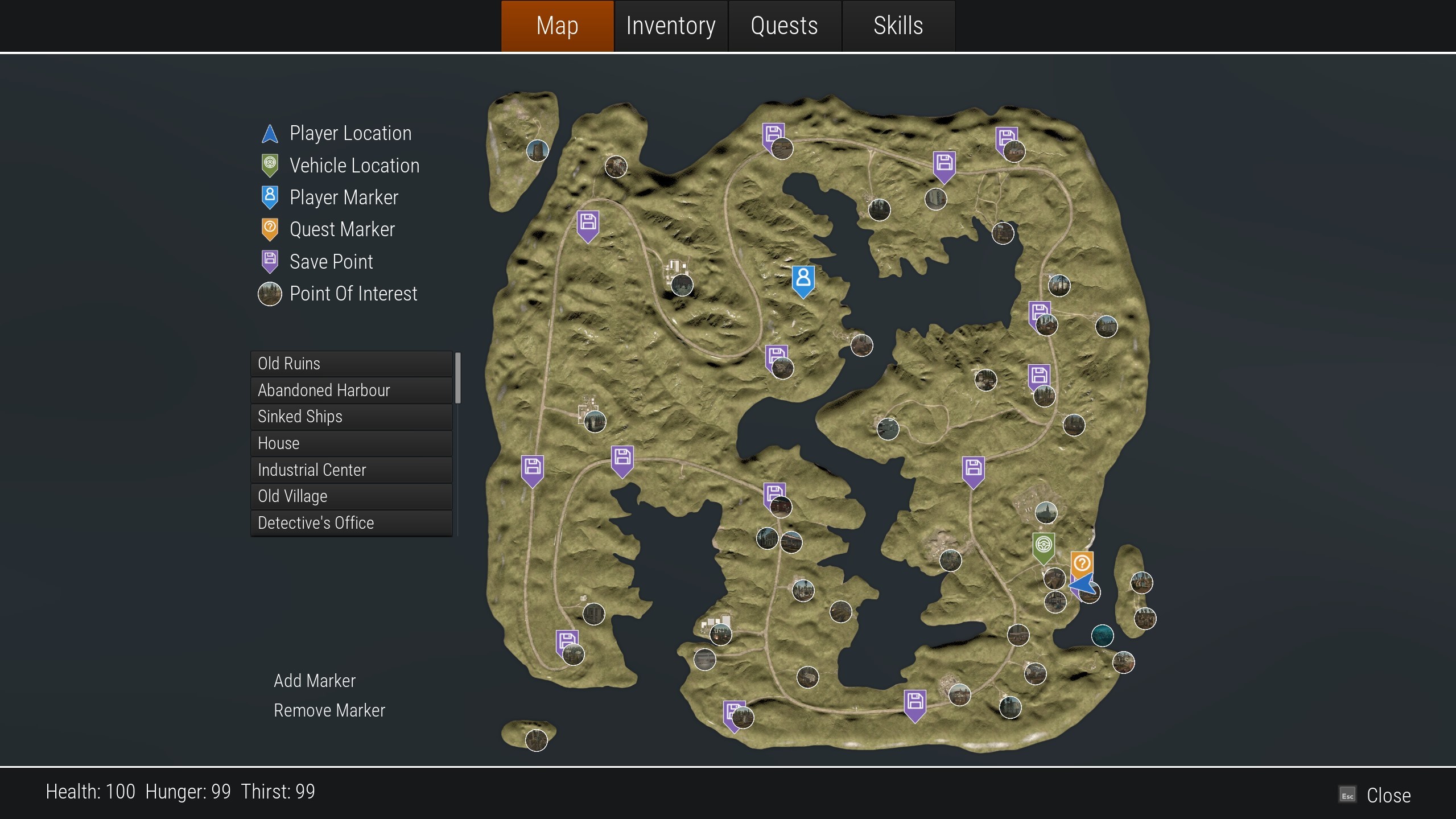Click Remove Marker

pyautogui.click(x=329, y=710)
